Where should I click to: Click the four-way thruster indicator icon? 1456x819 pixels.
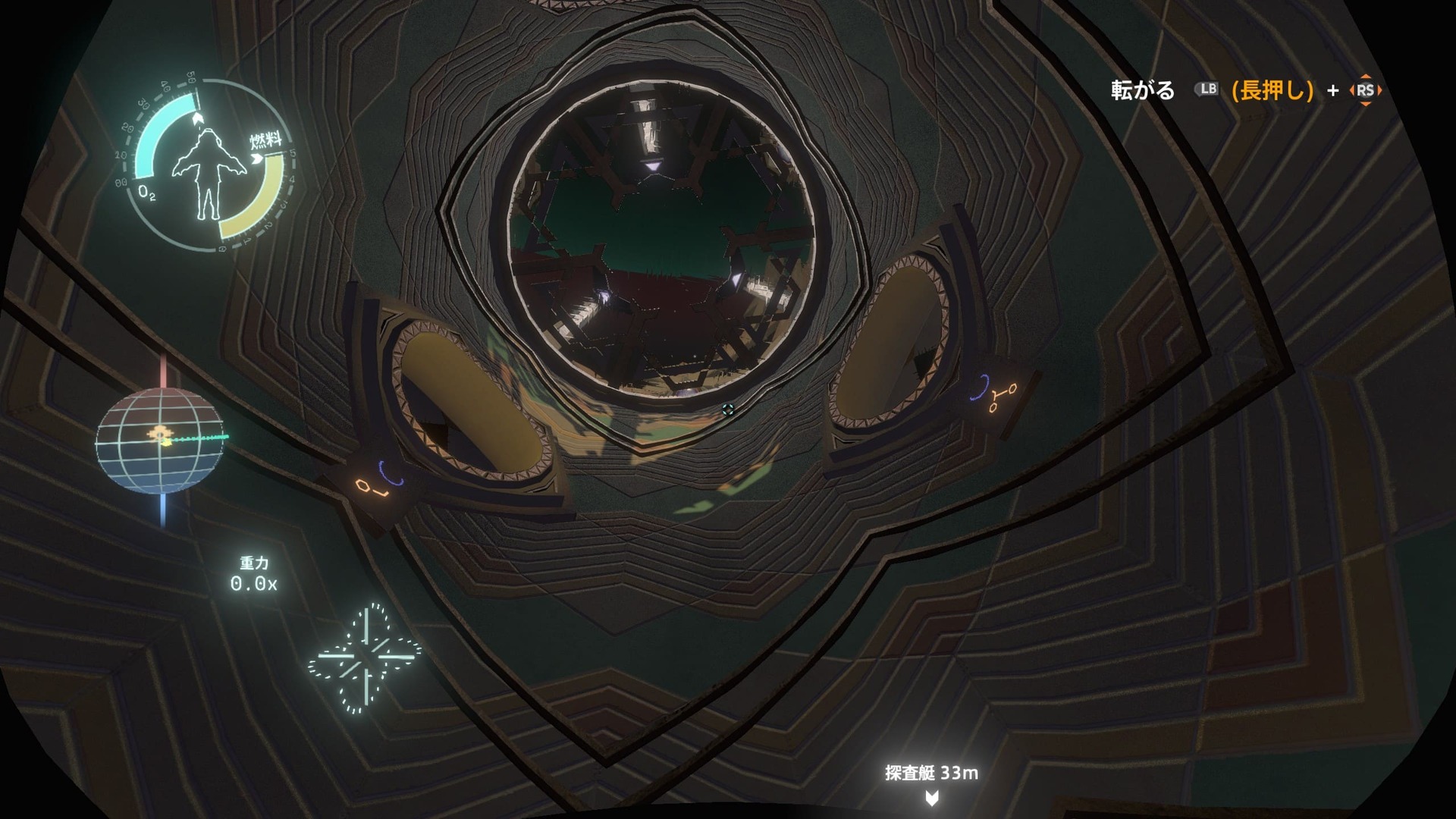click(366, 658)
